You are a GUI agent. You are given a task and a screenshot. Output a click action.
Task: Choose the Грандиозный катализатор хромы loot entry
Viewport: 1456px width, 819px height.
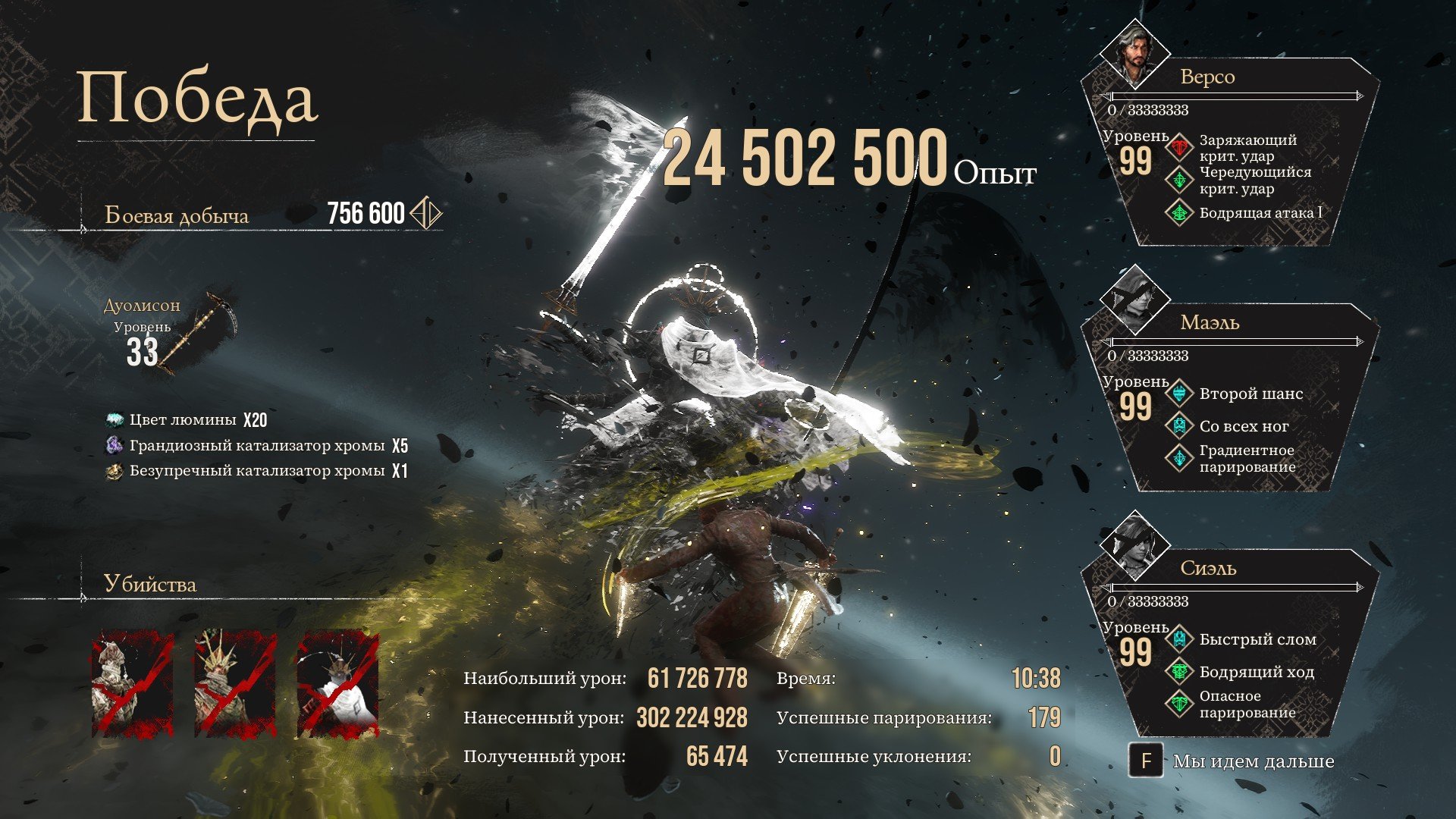point(115,445)
